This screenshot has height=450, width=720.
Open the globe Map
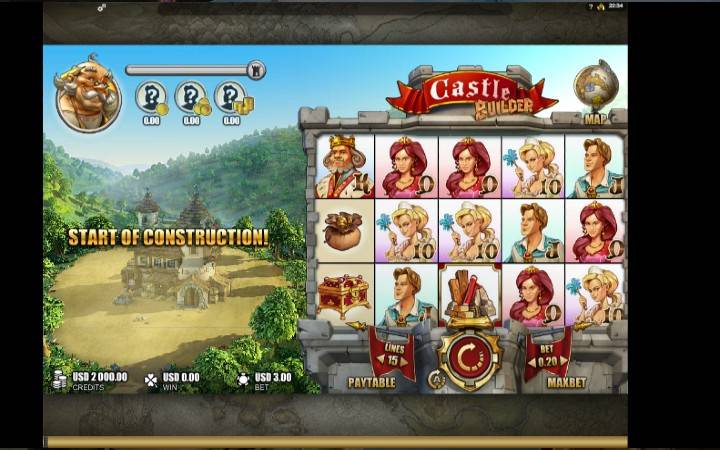pyautogui.click(x=594, y=90)
